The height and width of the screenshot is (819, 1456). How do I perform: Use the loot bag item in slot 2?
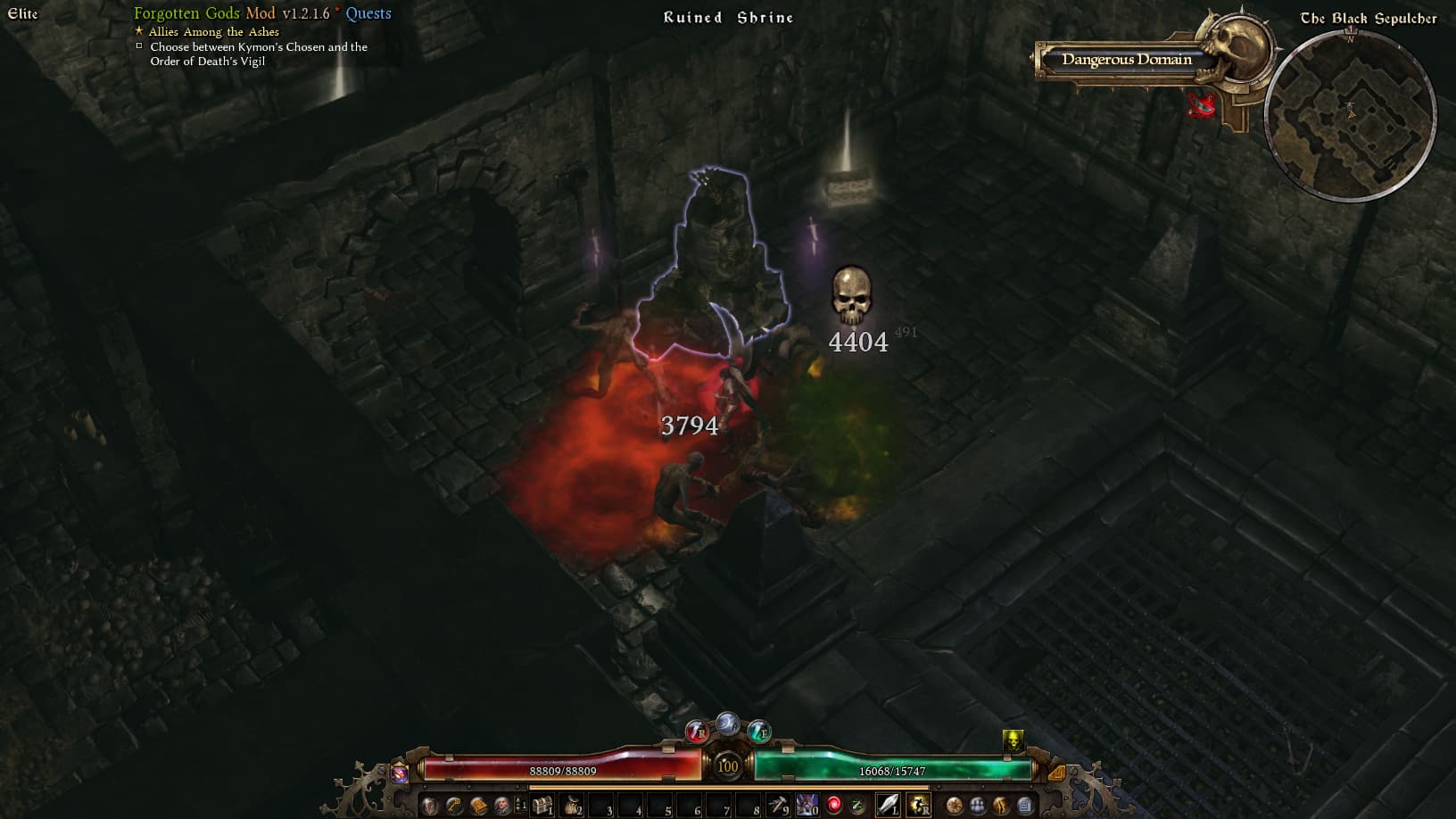pos(572,806)
